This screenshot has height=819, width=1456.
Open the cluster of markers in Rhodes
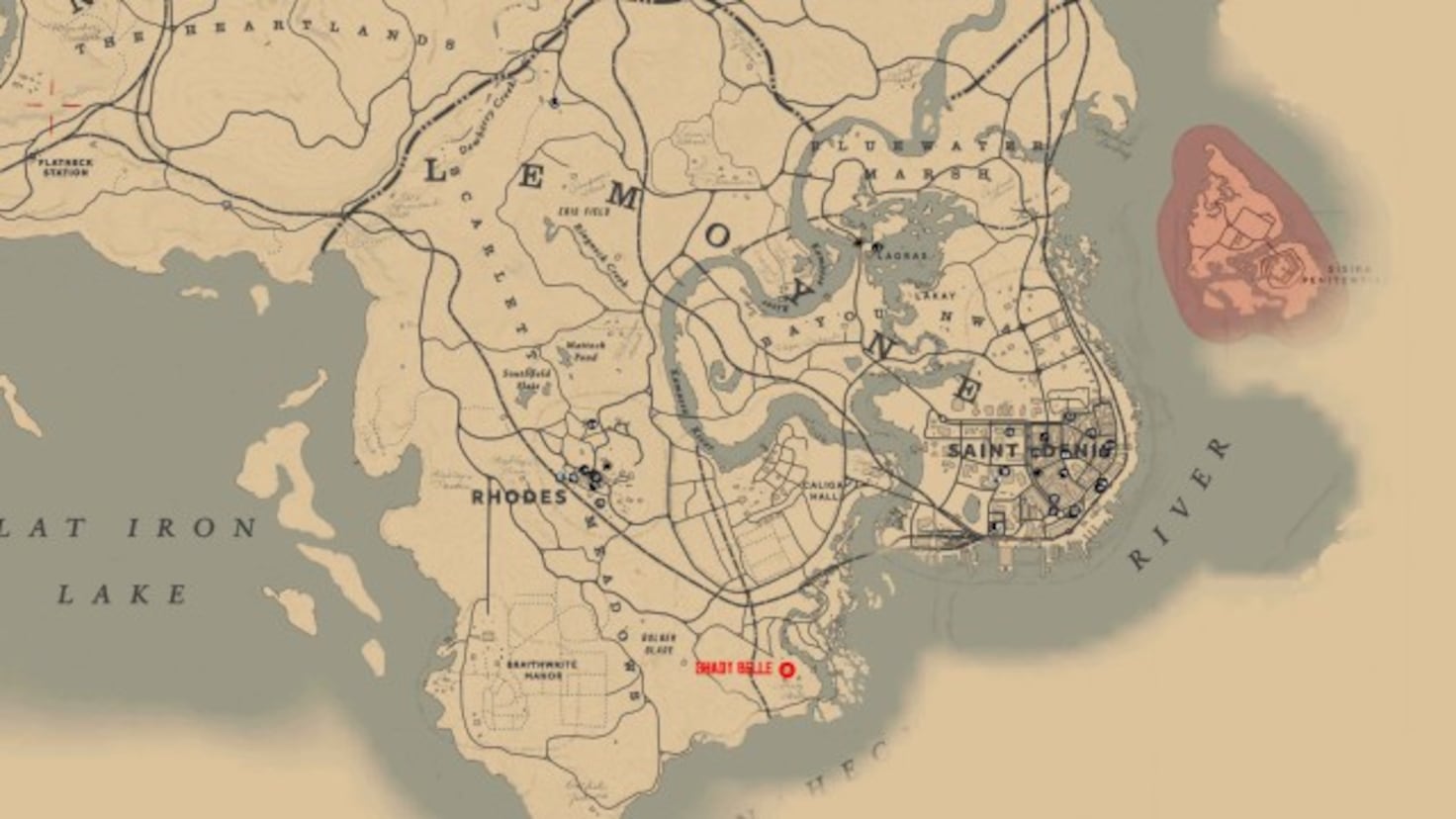(x=586, y=476)
